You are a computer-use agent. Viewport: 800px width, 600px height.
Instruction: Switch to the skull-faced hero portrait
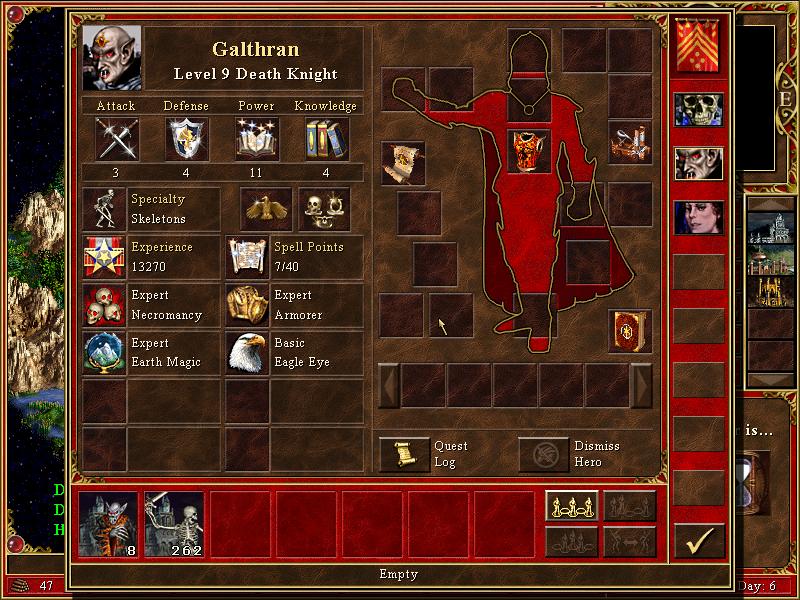click(698, 112)
